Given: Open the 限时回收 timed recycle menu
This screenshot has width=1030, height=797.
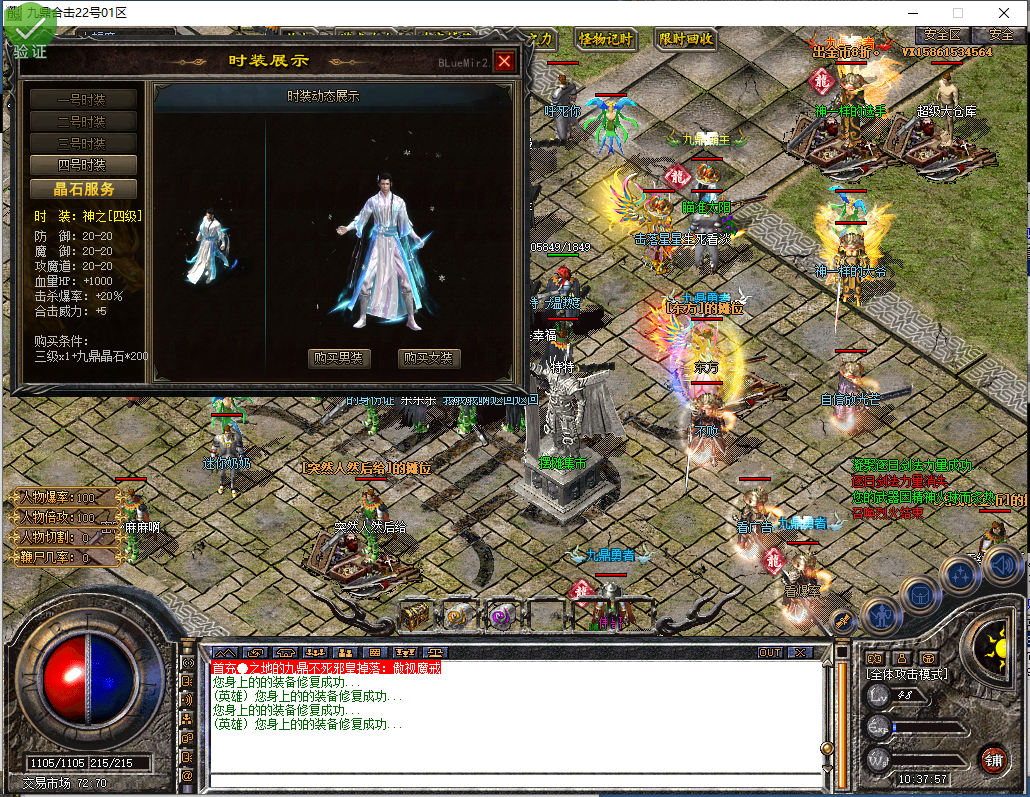Looking at the screenshot, I should click(686, 39).
